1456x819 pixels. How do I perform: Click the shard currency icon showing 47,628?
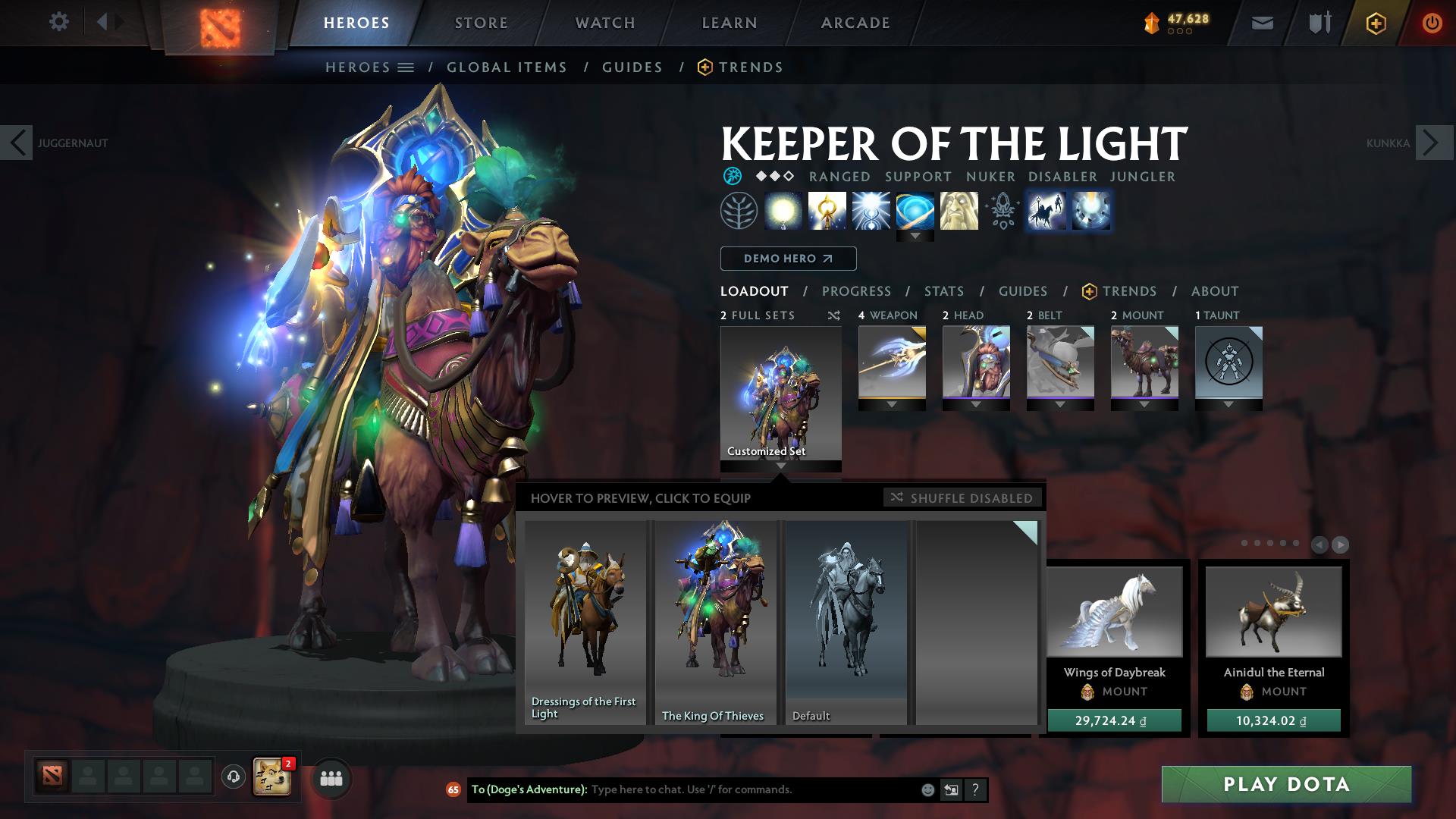coord(1151,22)
